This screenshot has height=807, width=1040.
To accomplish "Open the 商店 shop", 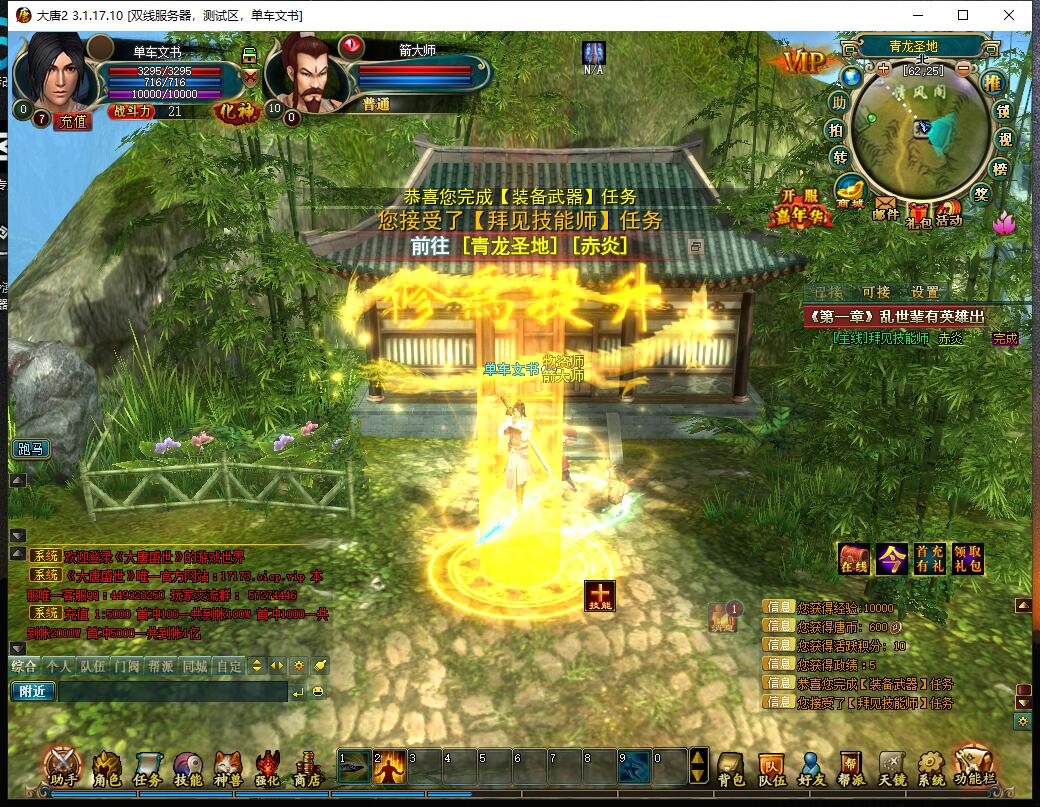I will coord(307,767).
